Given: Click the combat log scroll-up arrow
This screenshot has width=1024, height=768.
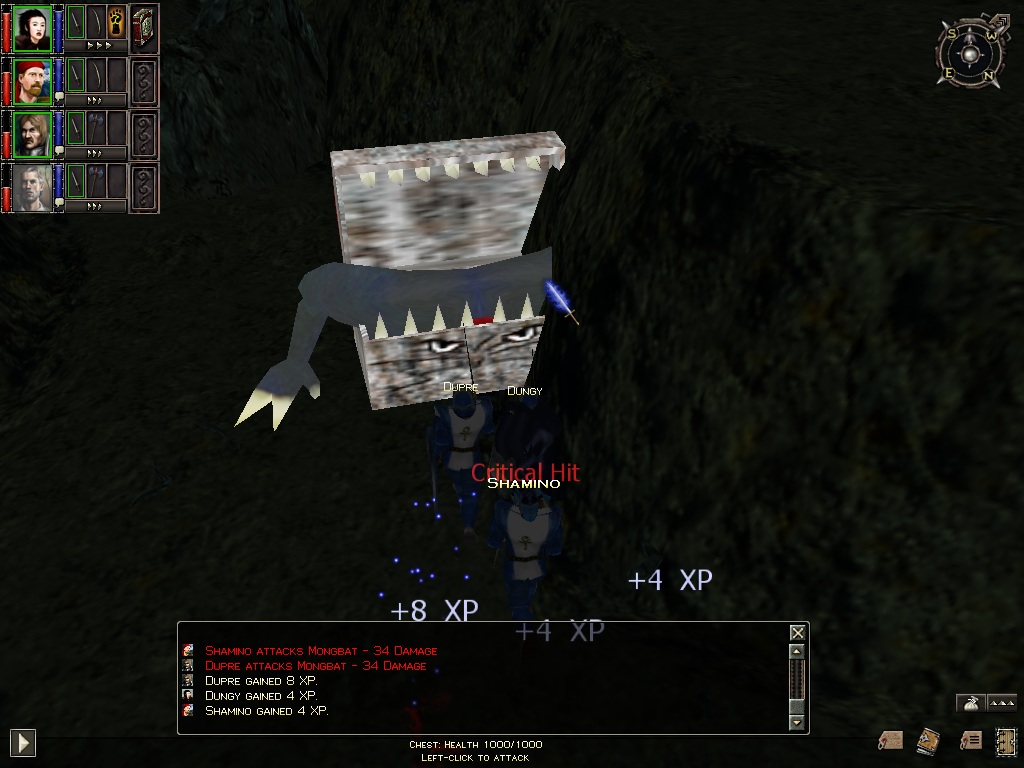Looking at the screenshot, I should (x=797, y=652).
